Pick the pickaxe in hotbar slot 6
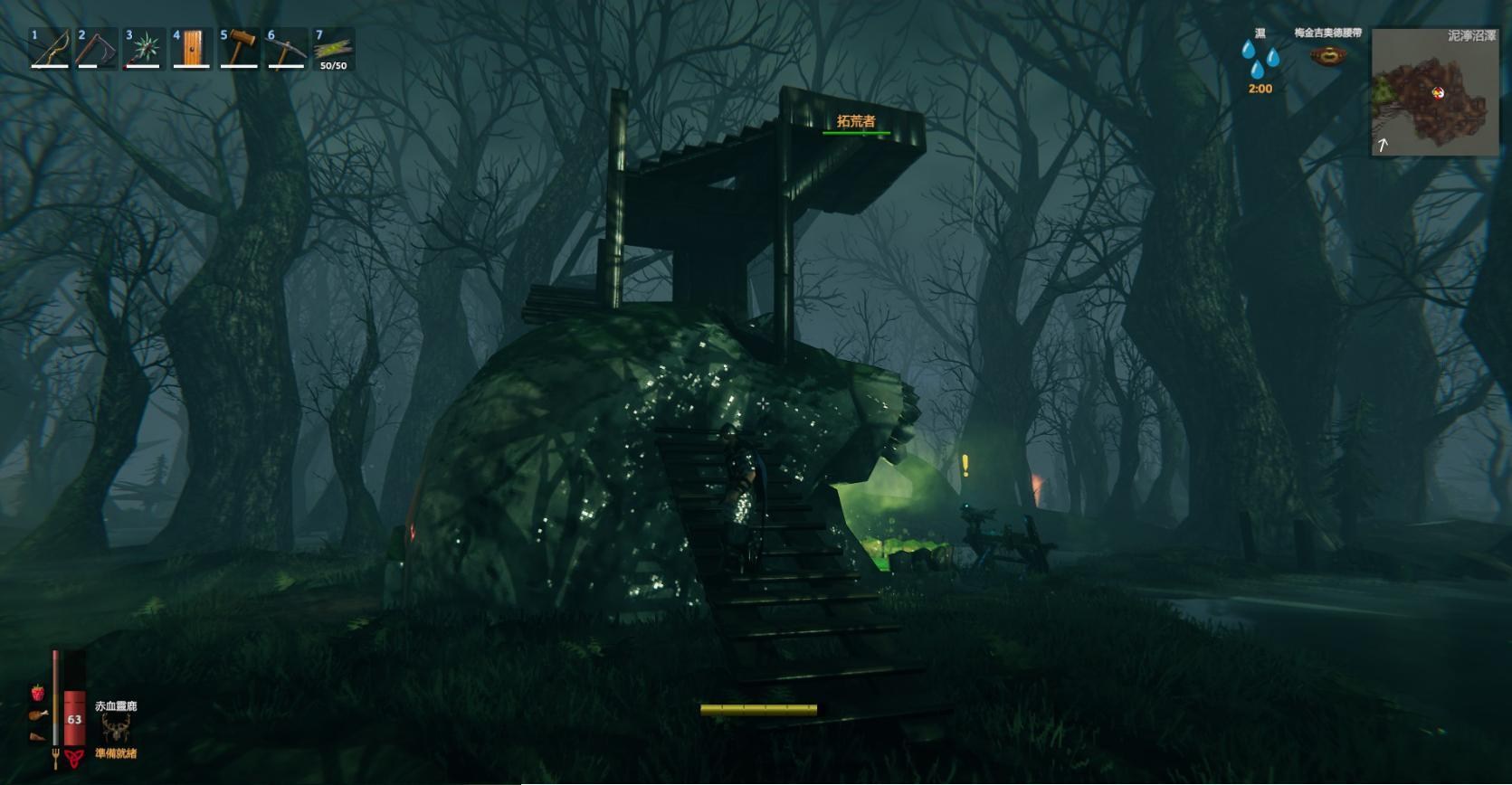Screen dimensions: 1512x785 [286, 49]
